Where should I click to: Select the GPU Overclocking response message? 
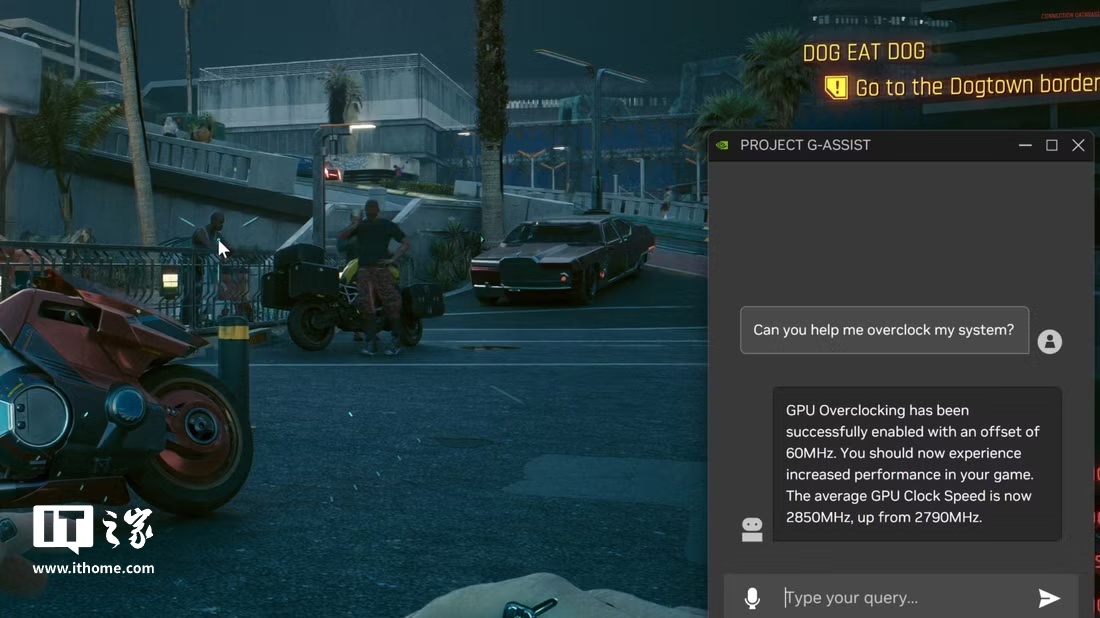click(x=916, y=464)
